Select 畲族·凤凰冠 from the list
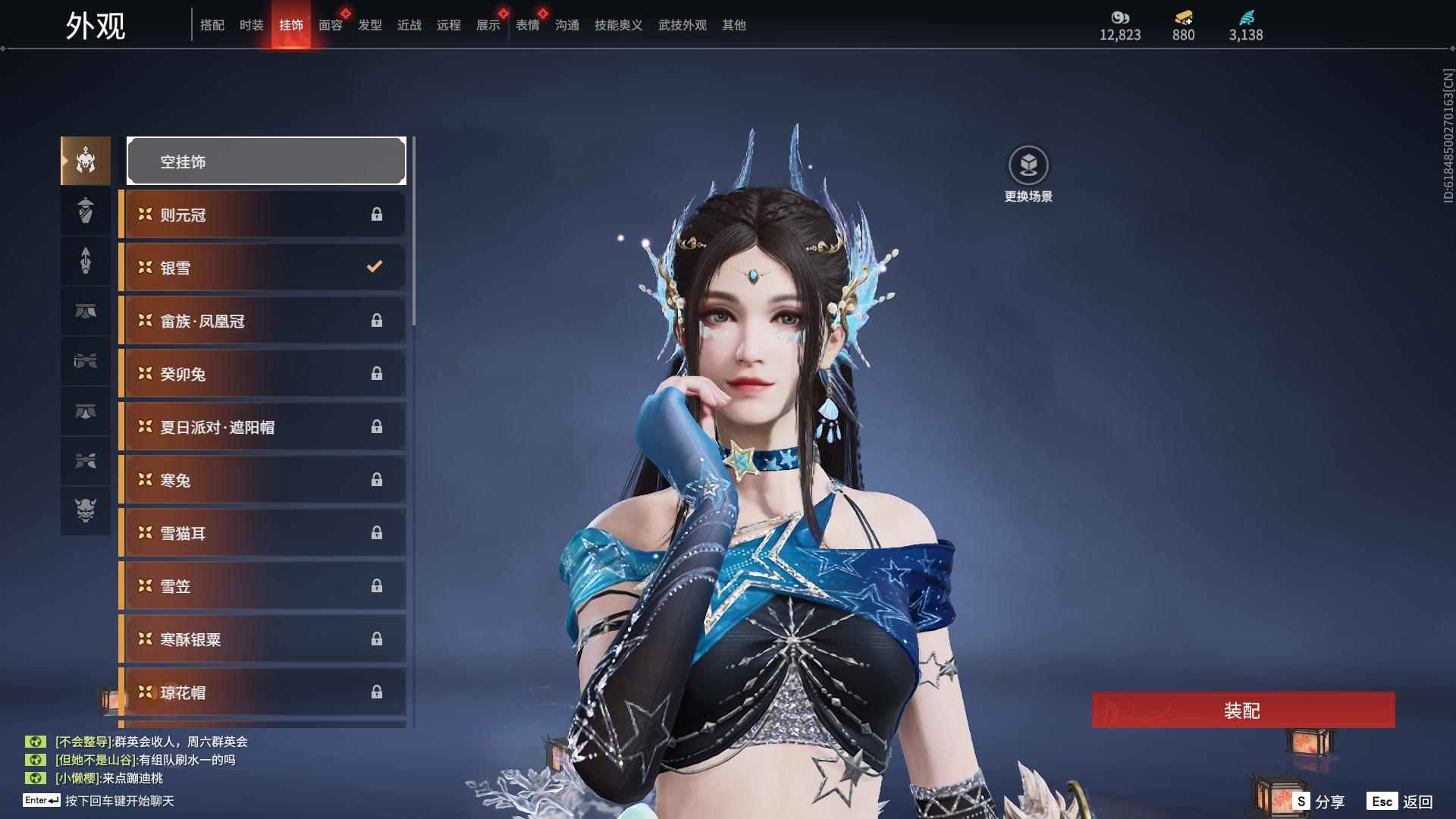 (x=263, y=321)
